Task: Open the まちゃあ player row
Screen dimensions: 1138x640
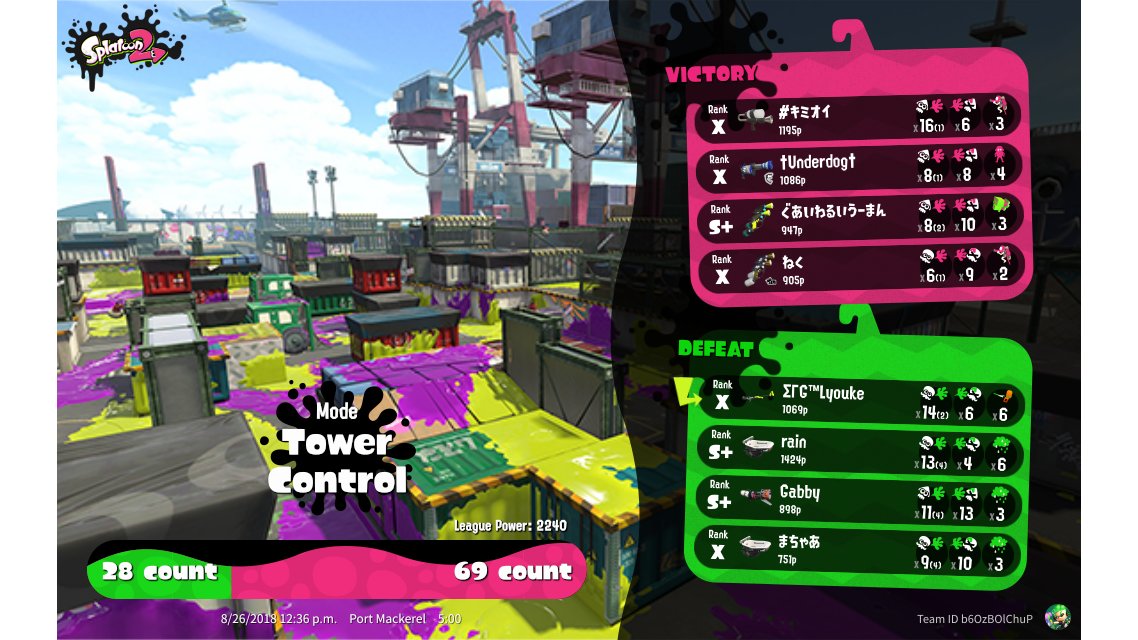Action: point(858,549)
